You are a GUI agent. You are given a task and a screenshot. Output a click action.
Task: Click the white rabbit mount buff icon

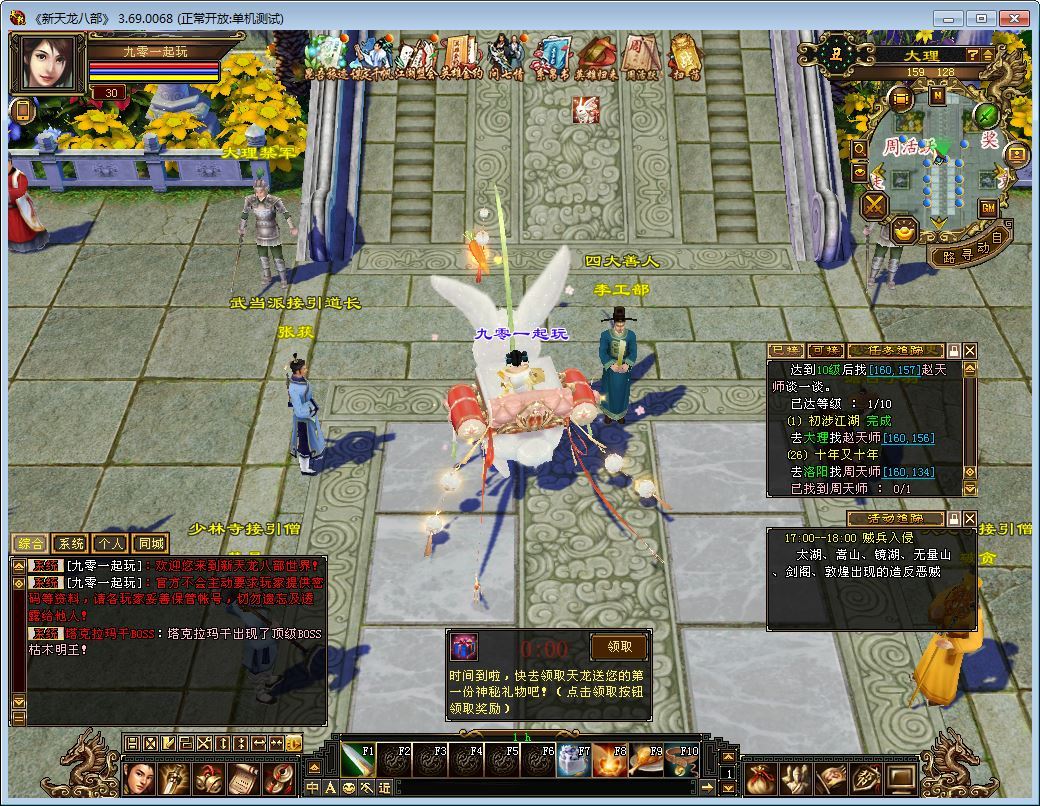[x=586, y=110]
